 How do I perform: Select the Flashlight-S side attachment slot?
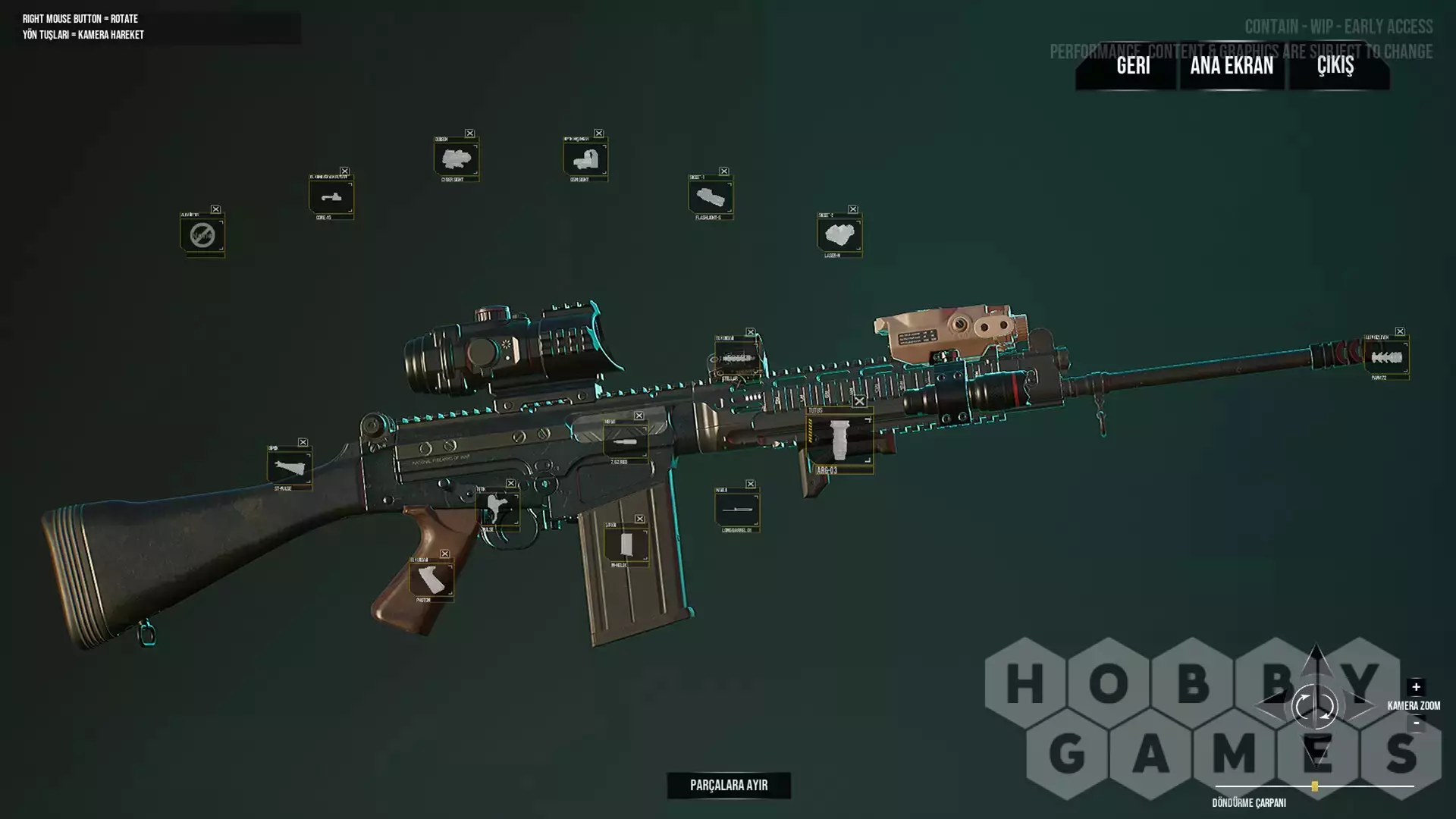710,198
